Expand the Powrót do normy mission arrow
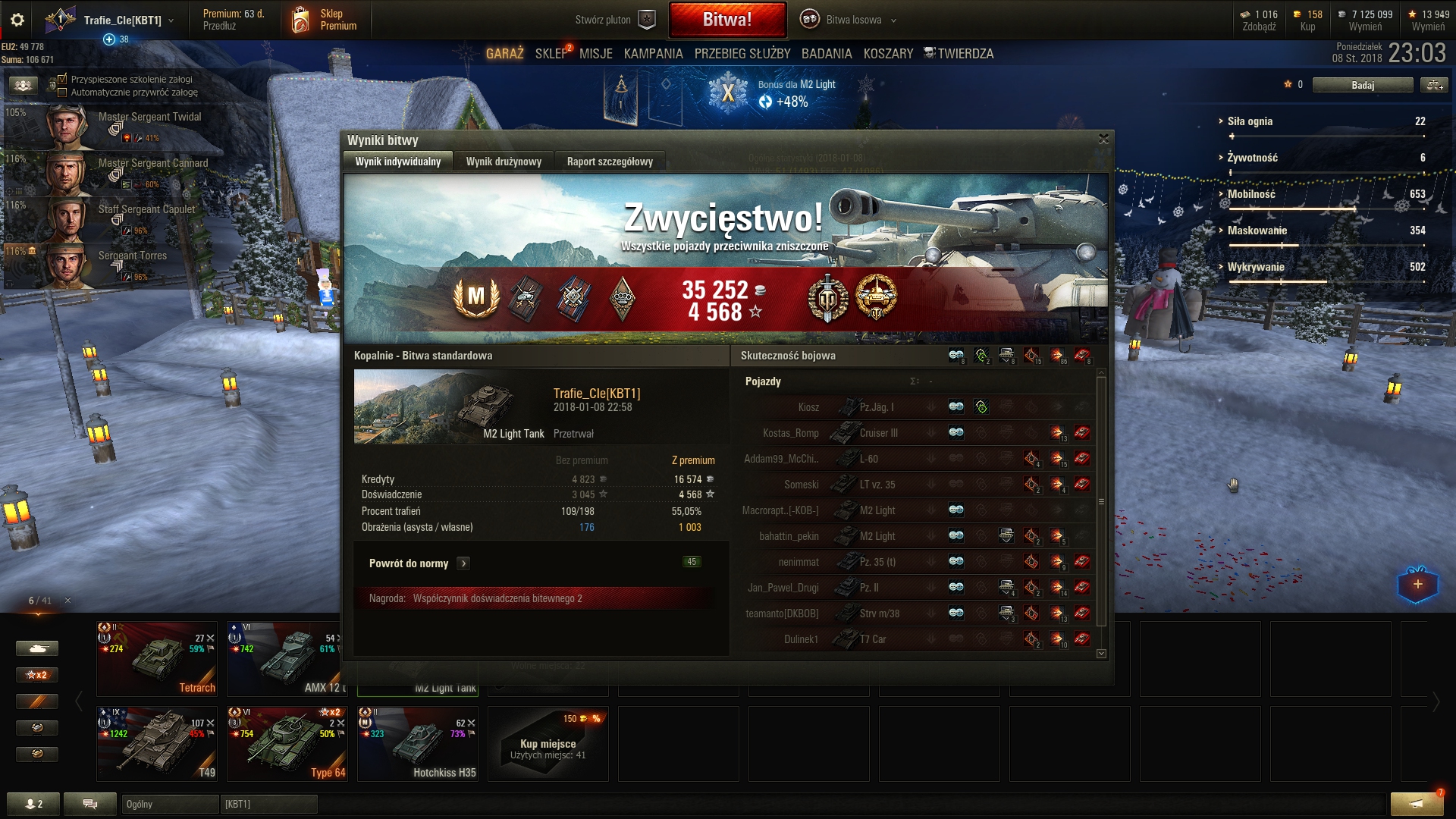 click(x=463, y=563)
